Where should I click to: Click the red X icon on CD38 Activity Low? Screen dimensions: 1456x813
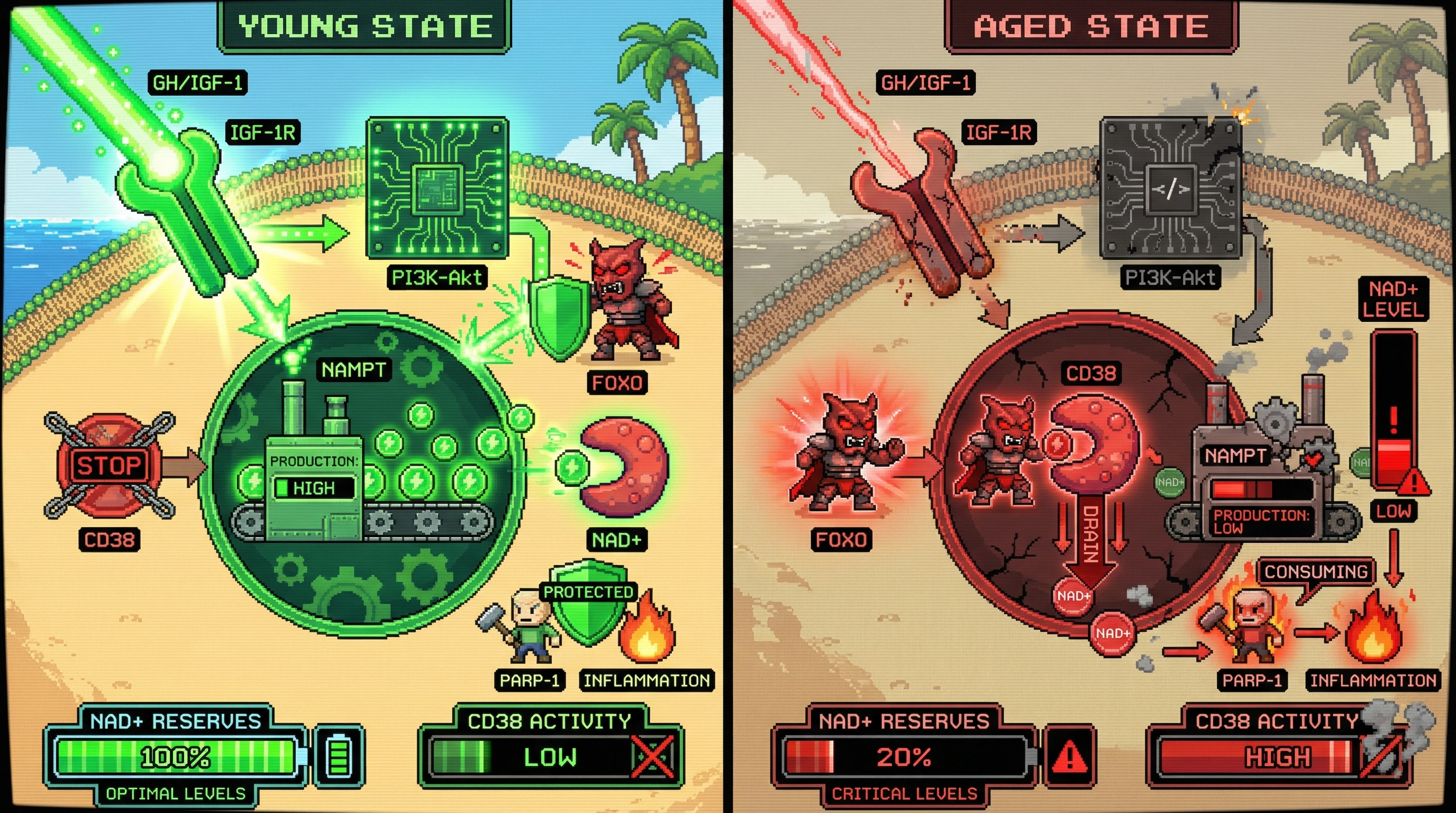653,756
